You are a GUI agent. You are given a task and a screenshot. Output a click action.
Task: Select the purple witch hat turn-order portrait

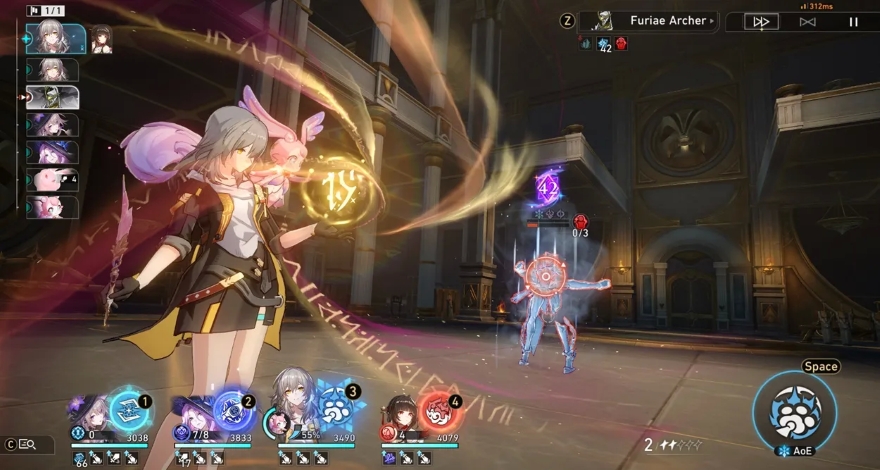click(52, 152)
